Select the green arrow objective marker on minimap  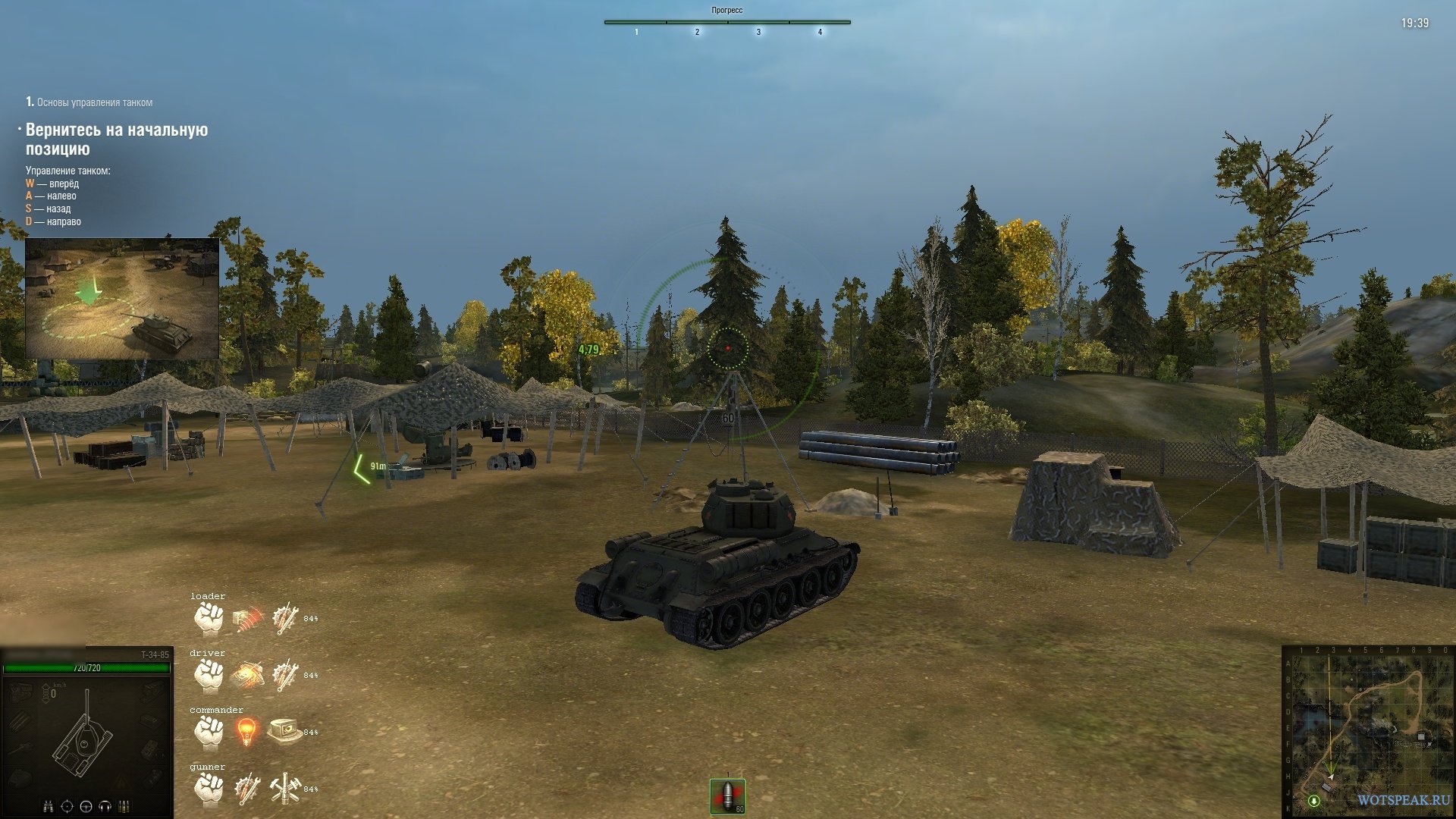(1314, 801)
